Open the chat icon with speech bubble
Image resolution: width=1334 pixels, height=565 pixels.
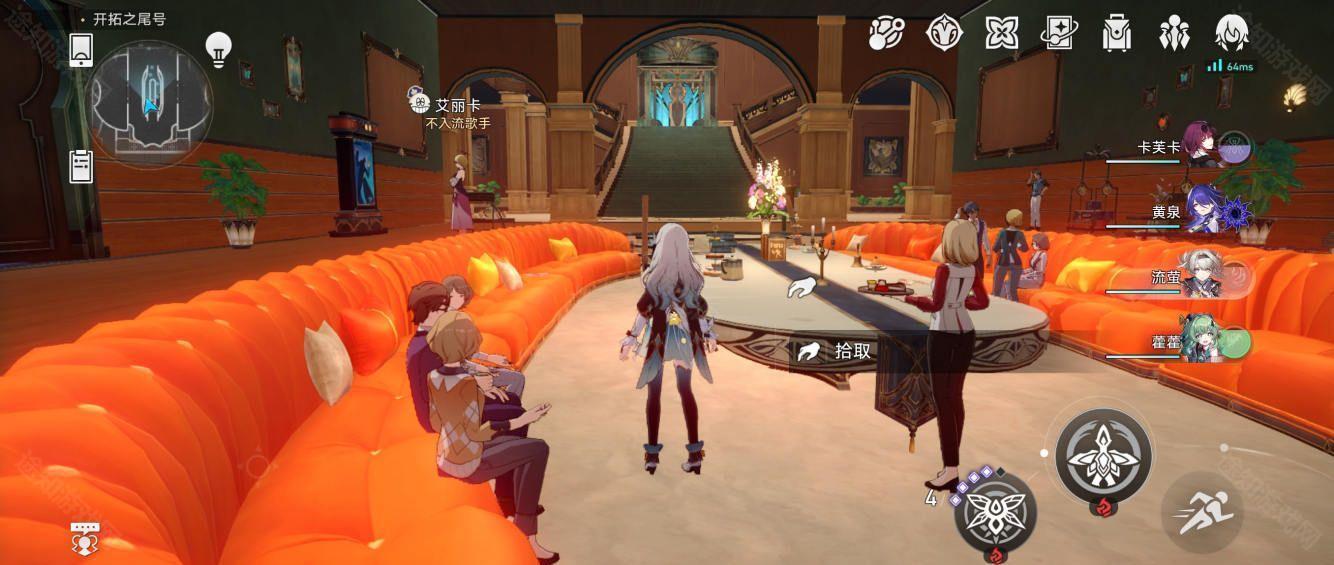[x=84, y=538]
